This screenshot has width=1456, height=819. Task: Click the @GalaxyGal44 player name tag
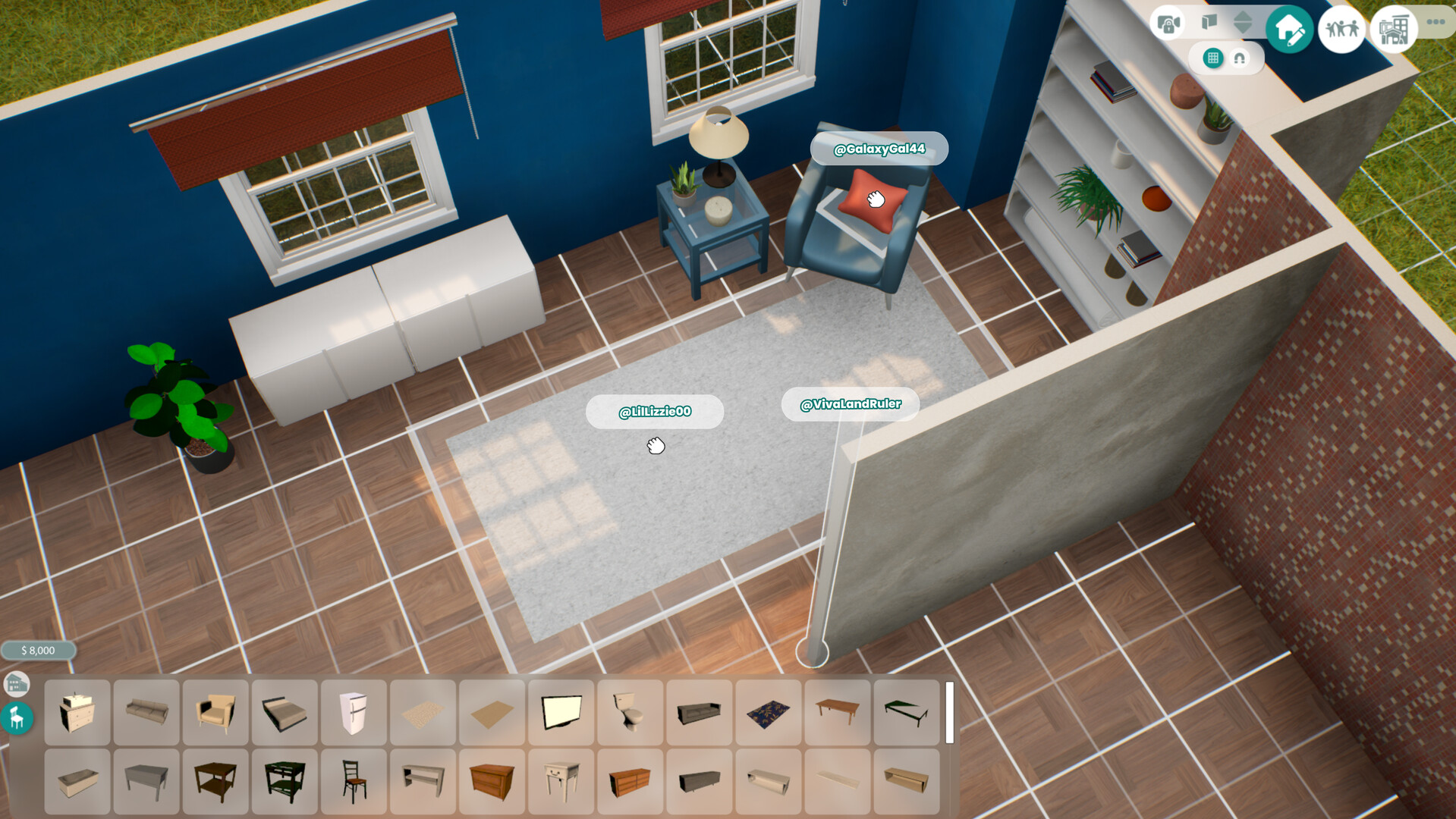879,149
